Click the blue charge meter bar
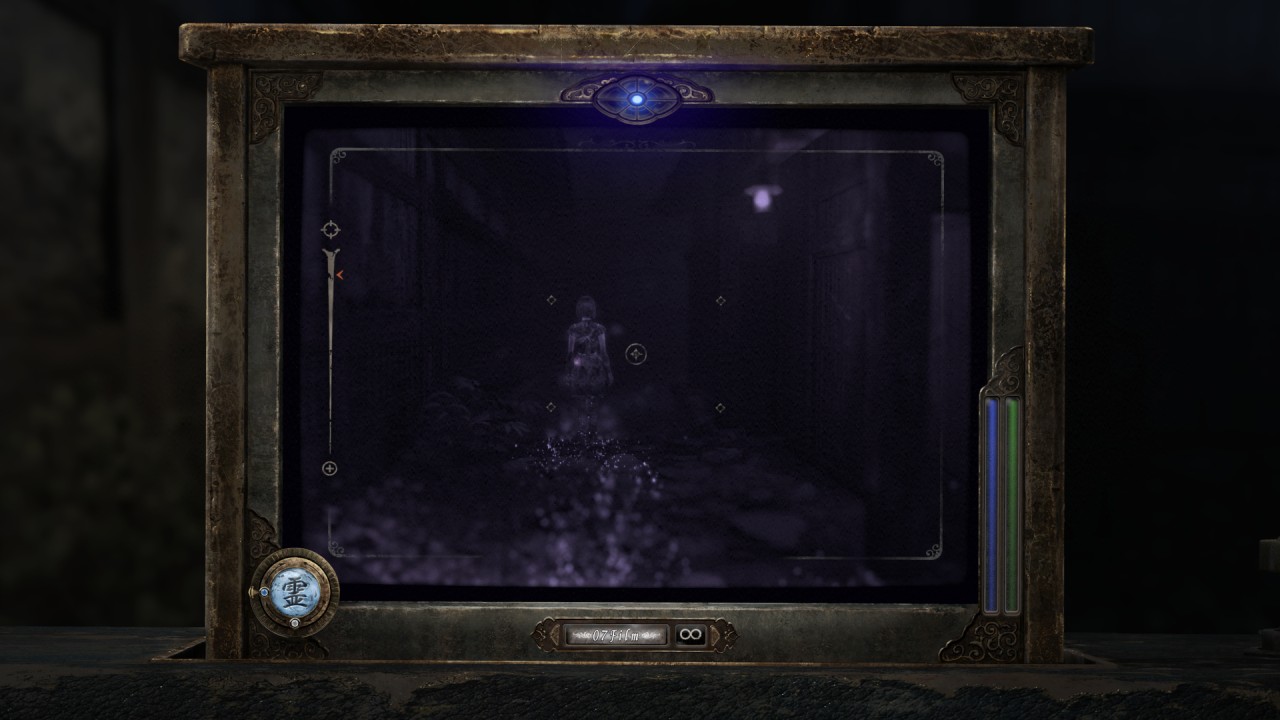Image resolution: width=1280 pixels, height=720 pixels. (988, 500)
